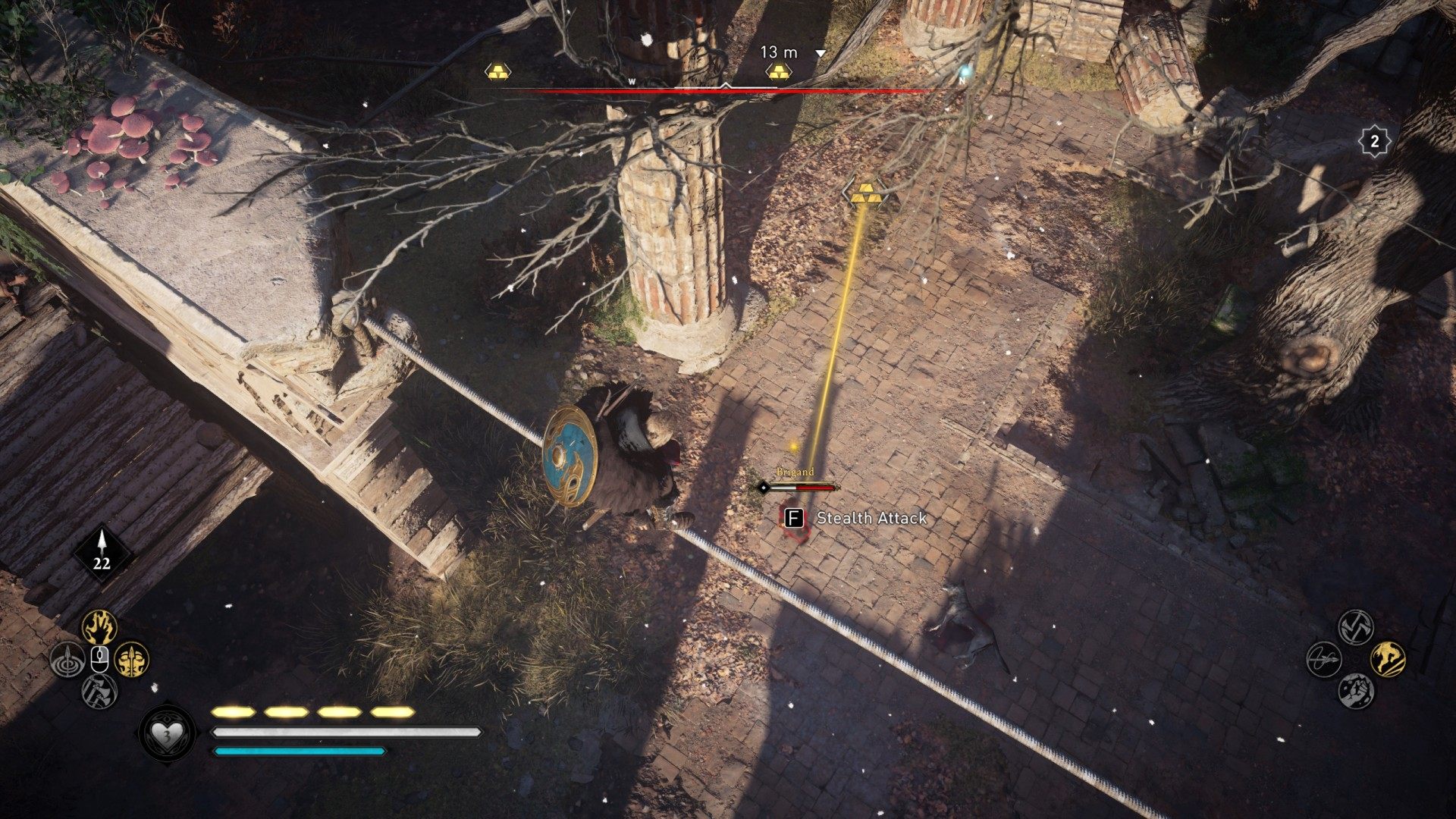This screenshot has height=819, width=1456.
Task: Select the looping harpoon melee ability
Action: click(x=1324, y=658)
